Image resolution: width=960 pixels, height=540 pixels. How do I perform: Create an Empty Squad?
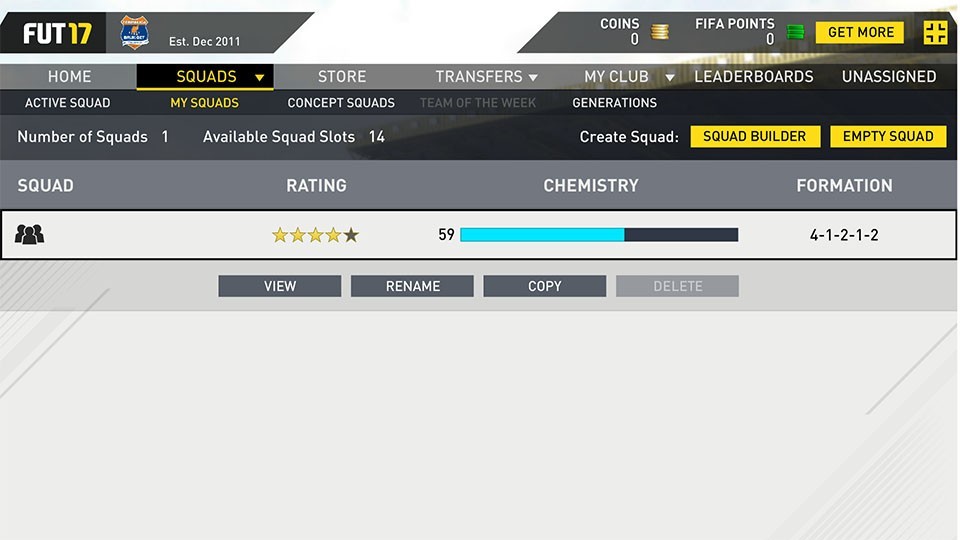888,137
